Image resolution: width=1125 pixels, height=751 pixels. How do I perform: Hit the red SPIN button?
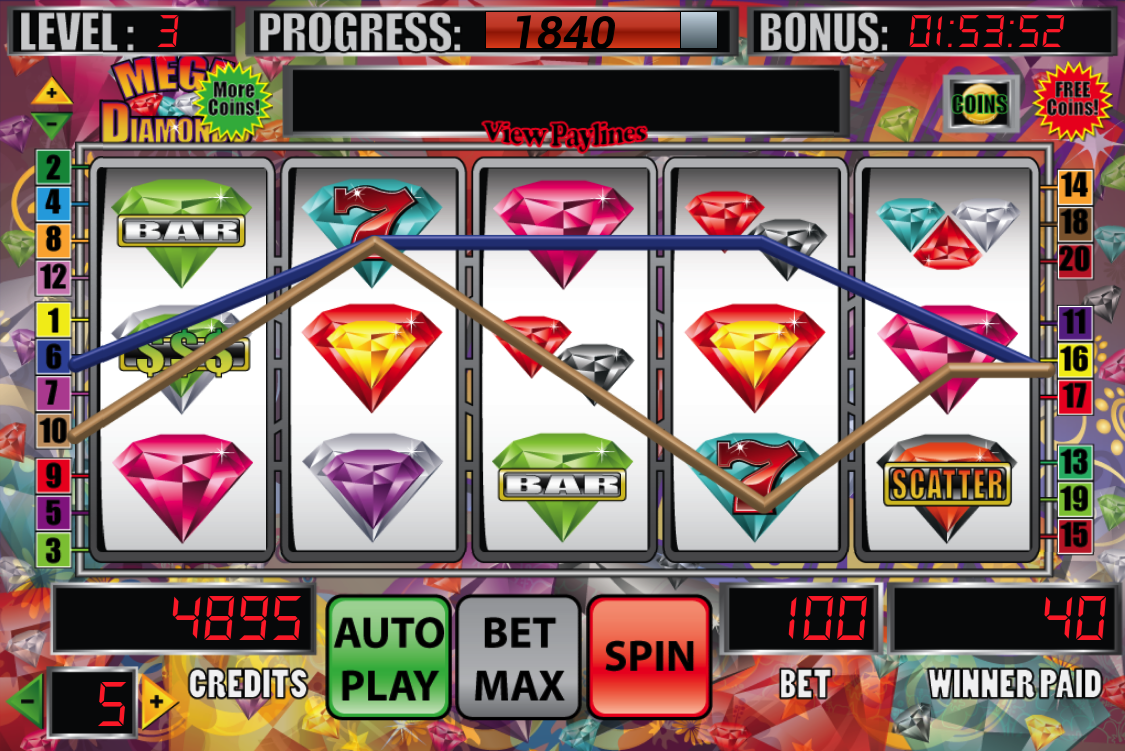point(649,656)
